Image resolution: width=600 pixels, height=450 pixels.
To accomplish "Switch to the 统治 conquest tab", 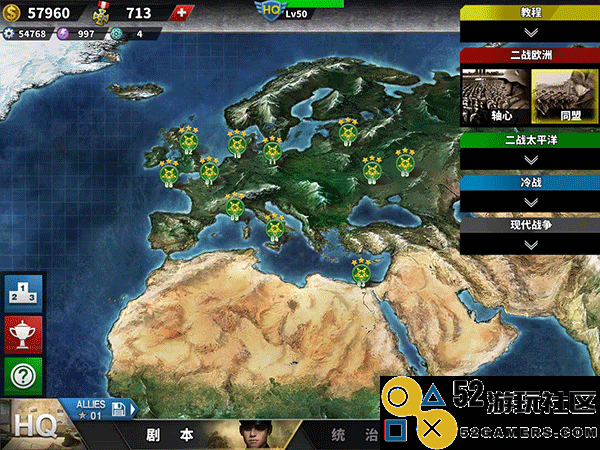I will point(355,436).
